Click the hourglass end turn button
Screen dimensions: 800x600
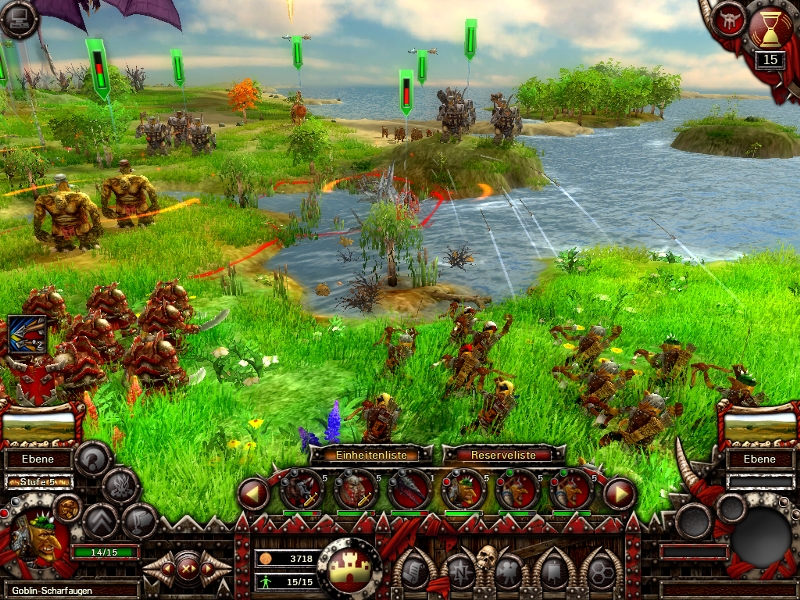point(769,30)
